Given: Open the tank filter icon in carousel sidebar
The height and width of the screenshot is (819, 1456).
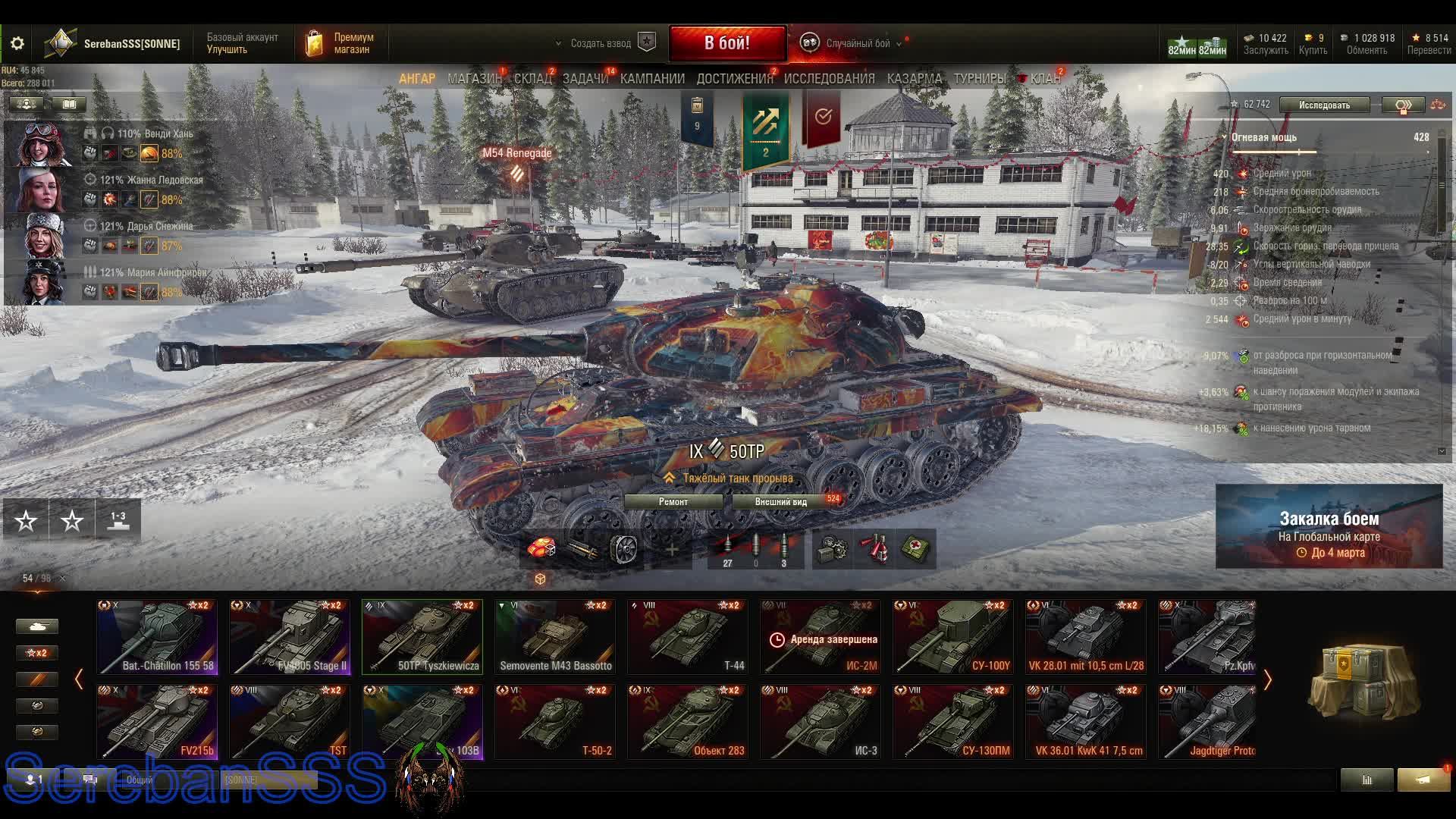Looking at the screenshot, I should tap(36, 626).
